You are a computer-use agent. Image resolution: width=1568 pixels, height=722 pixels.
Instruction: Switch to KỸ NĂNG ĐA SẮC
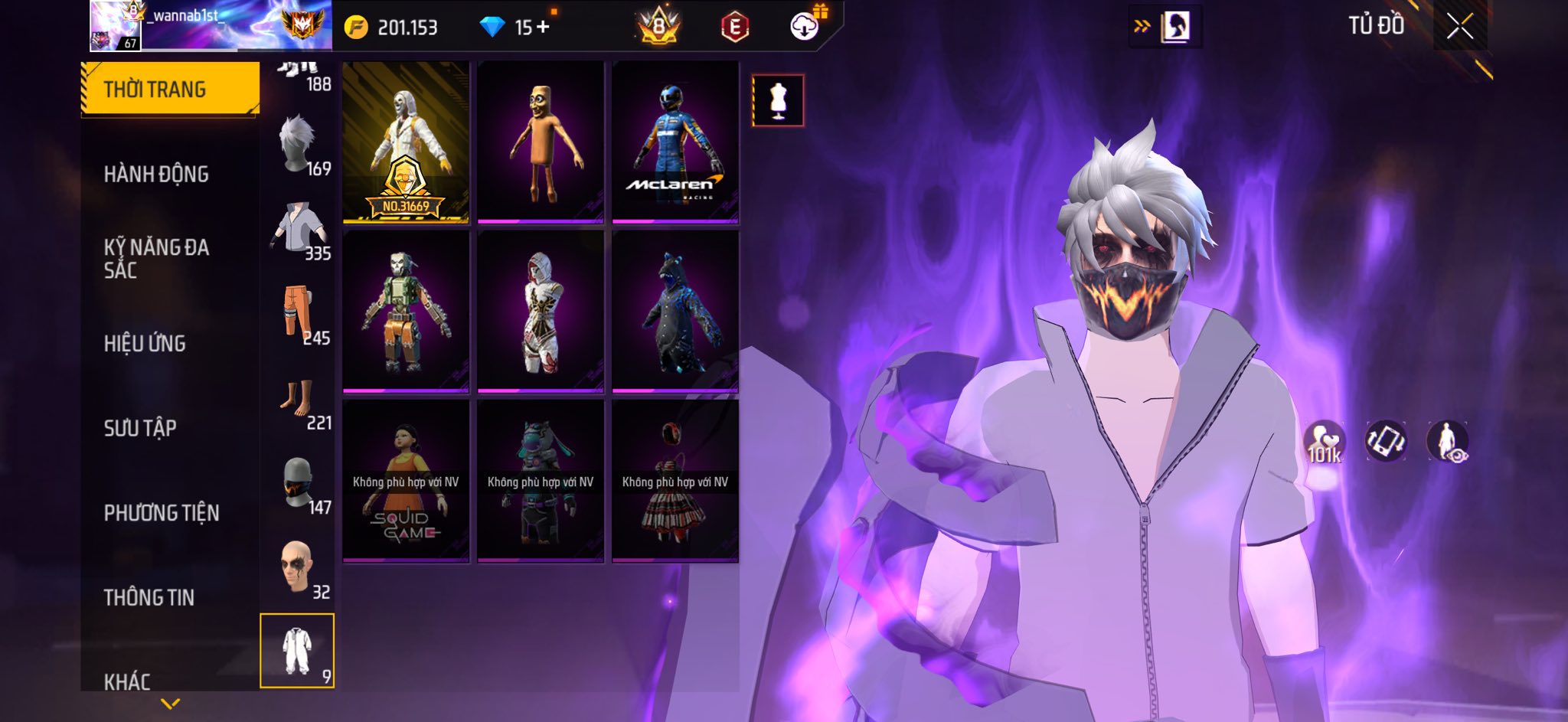pos(156,258)
